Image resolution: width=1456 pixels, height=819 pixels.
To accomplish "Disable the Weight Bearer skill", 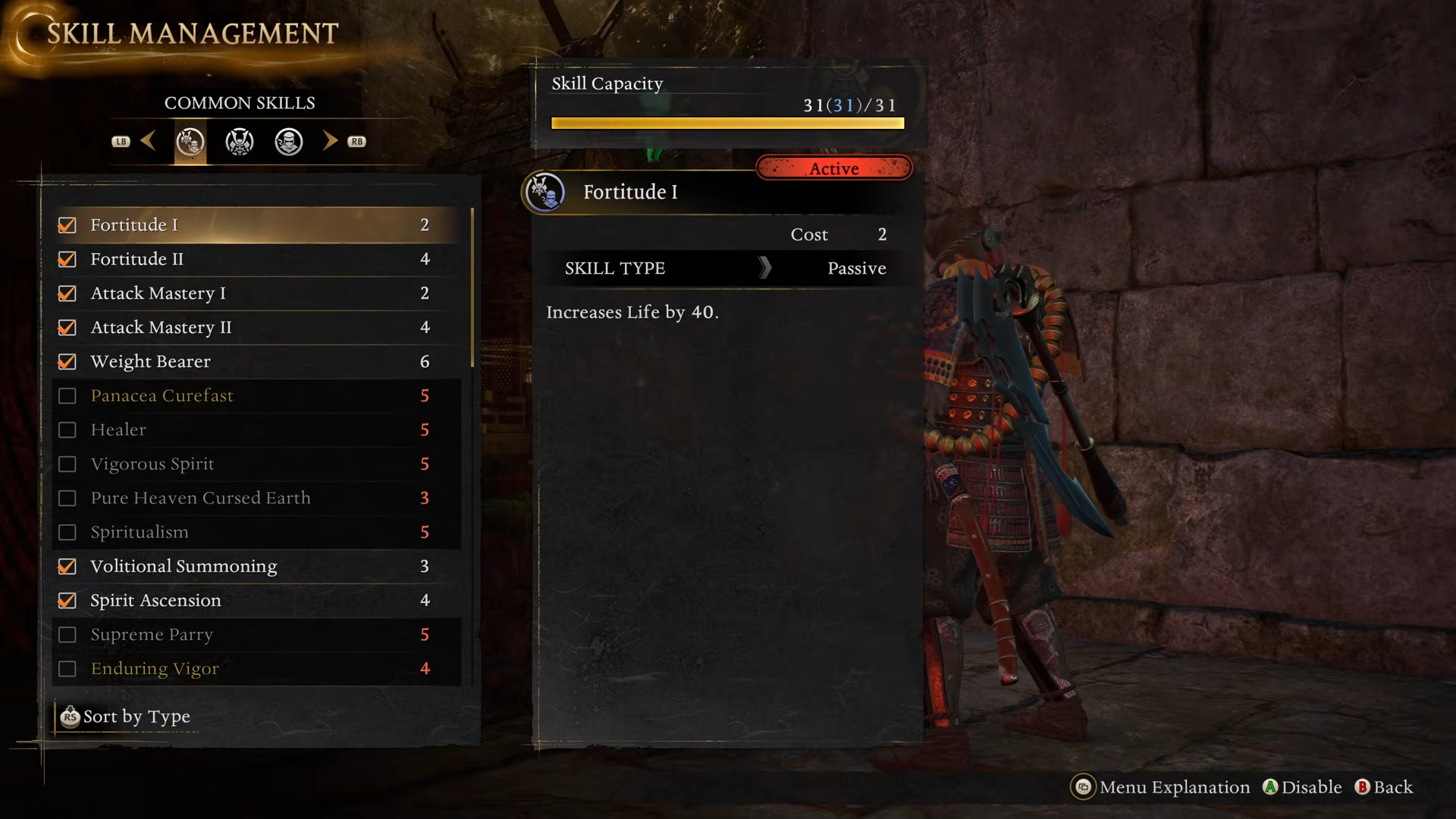I will [x=67, y=362].
